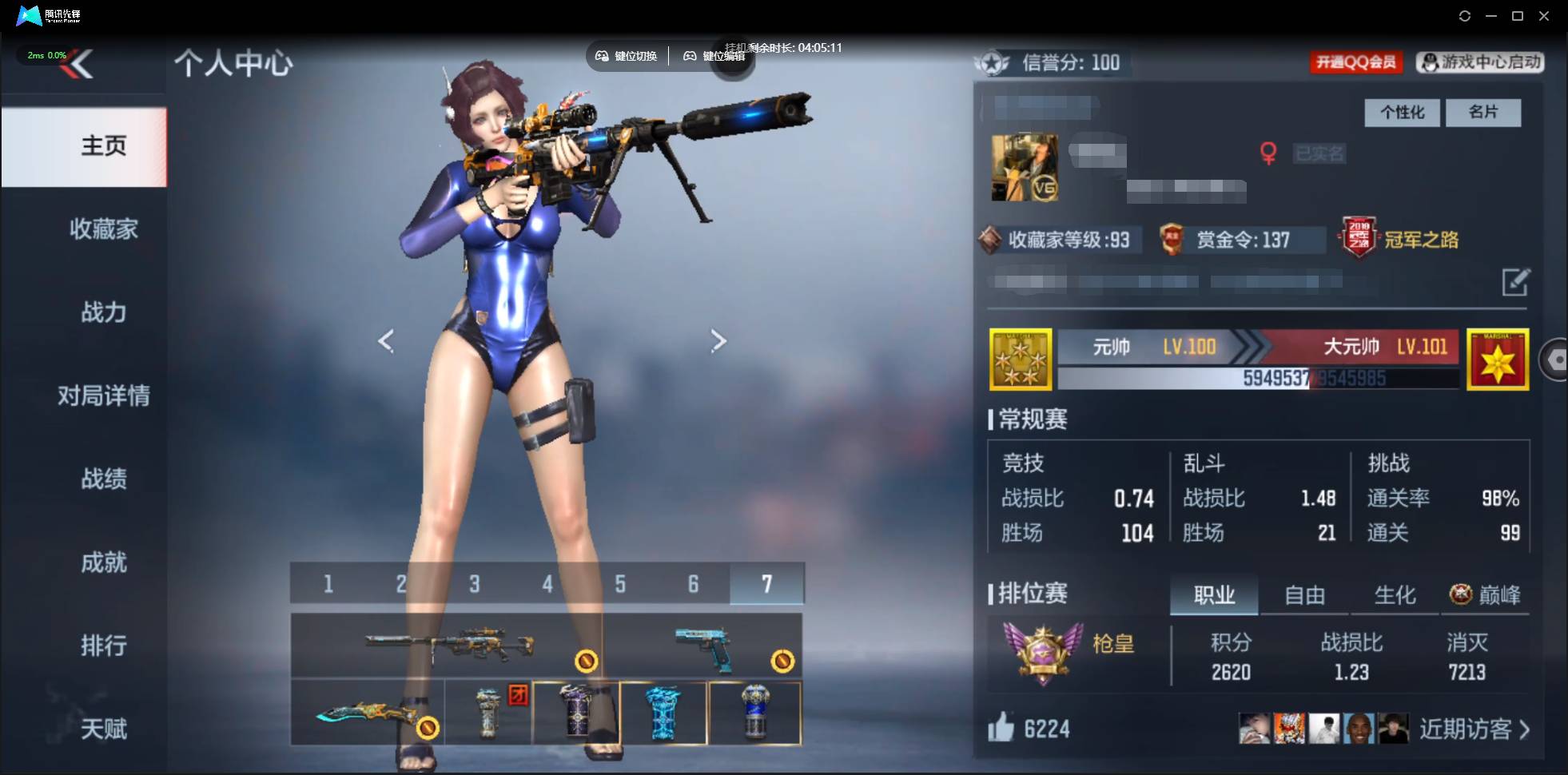1568x775 pixels.
Task: Click the 开通QQ会员 button
Action: coord(1356,62)
